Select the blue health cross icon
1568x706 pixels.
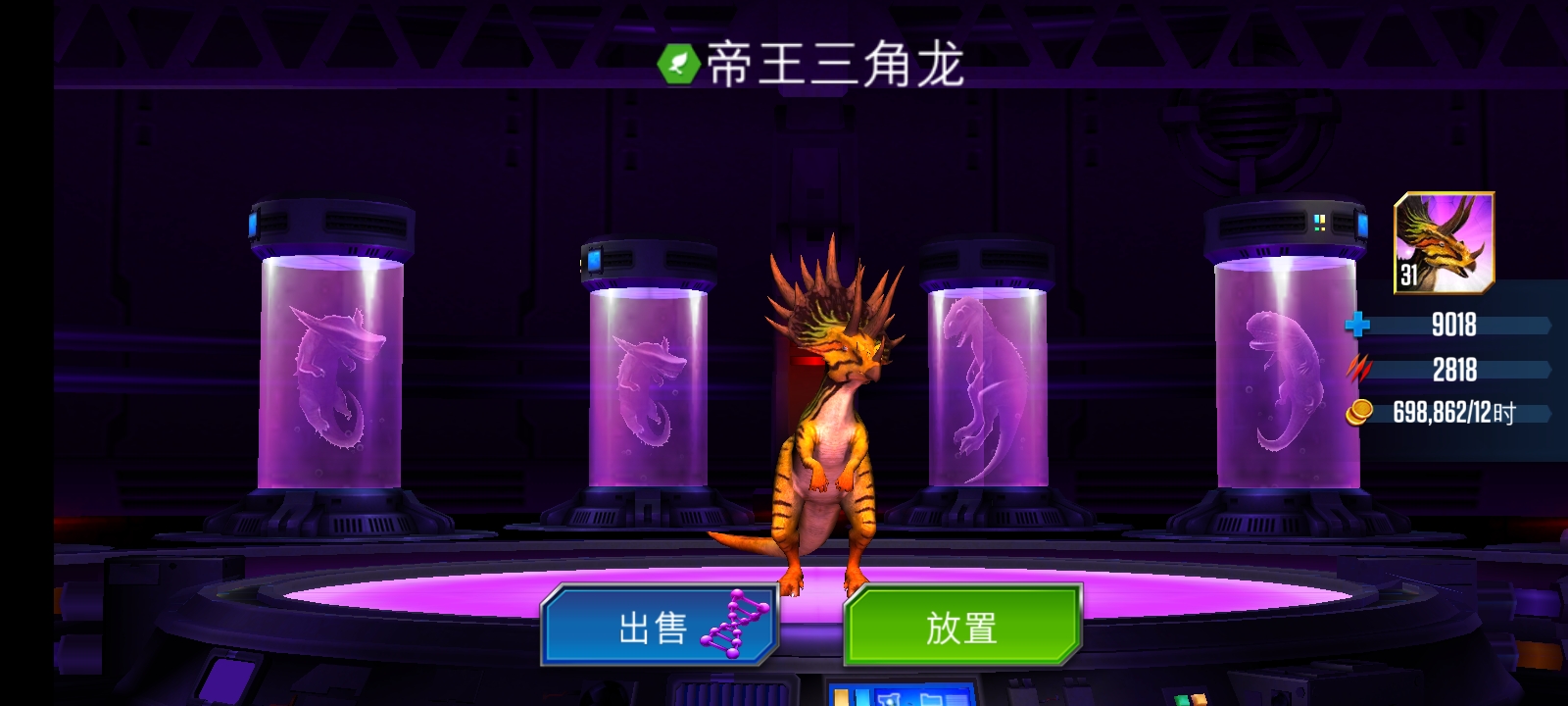tap(1357, 326)
